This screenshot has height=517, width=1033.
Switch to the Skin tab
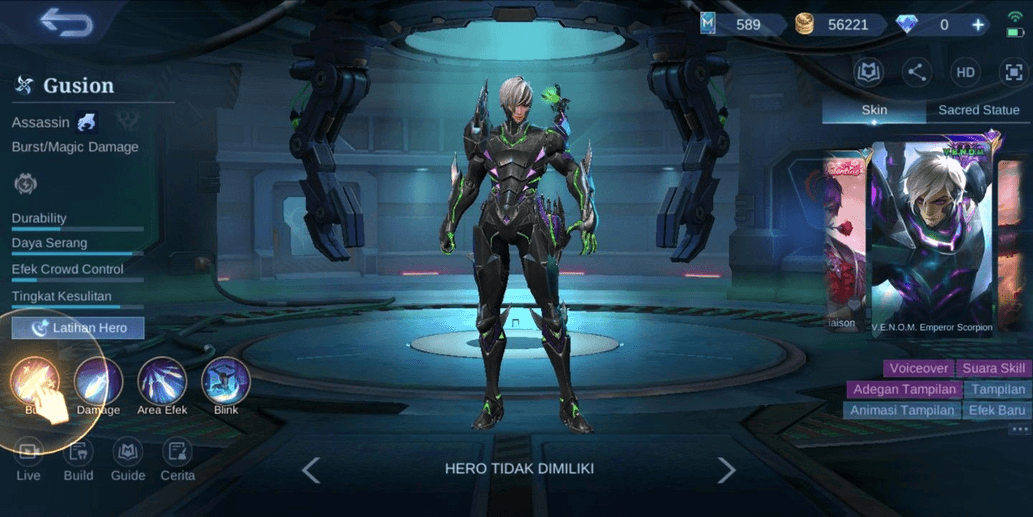(x=874, y=110)
